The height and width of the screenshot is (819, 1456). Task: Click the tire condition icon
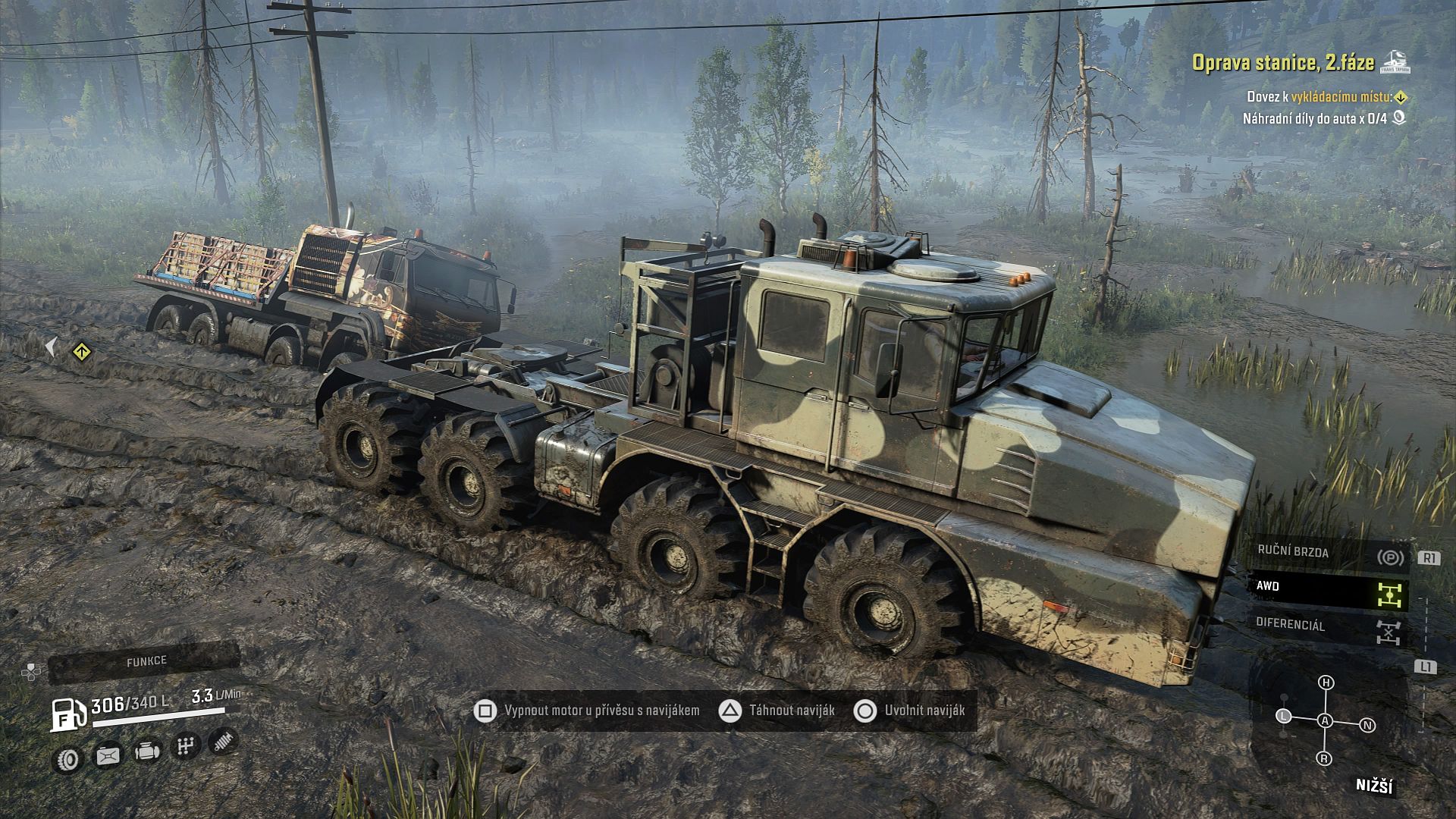click(69, 758)
